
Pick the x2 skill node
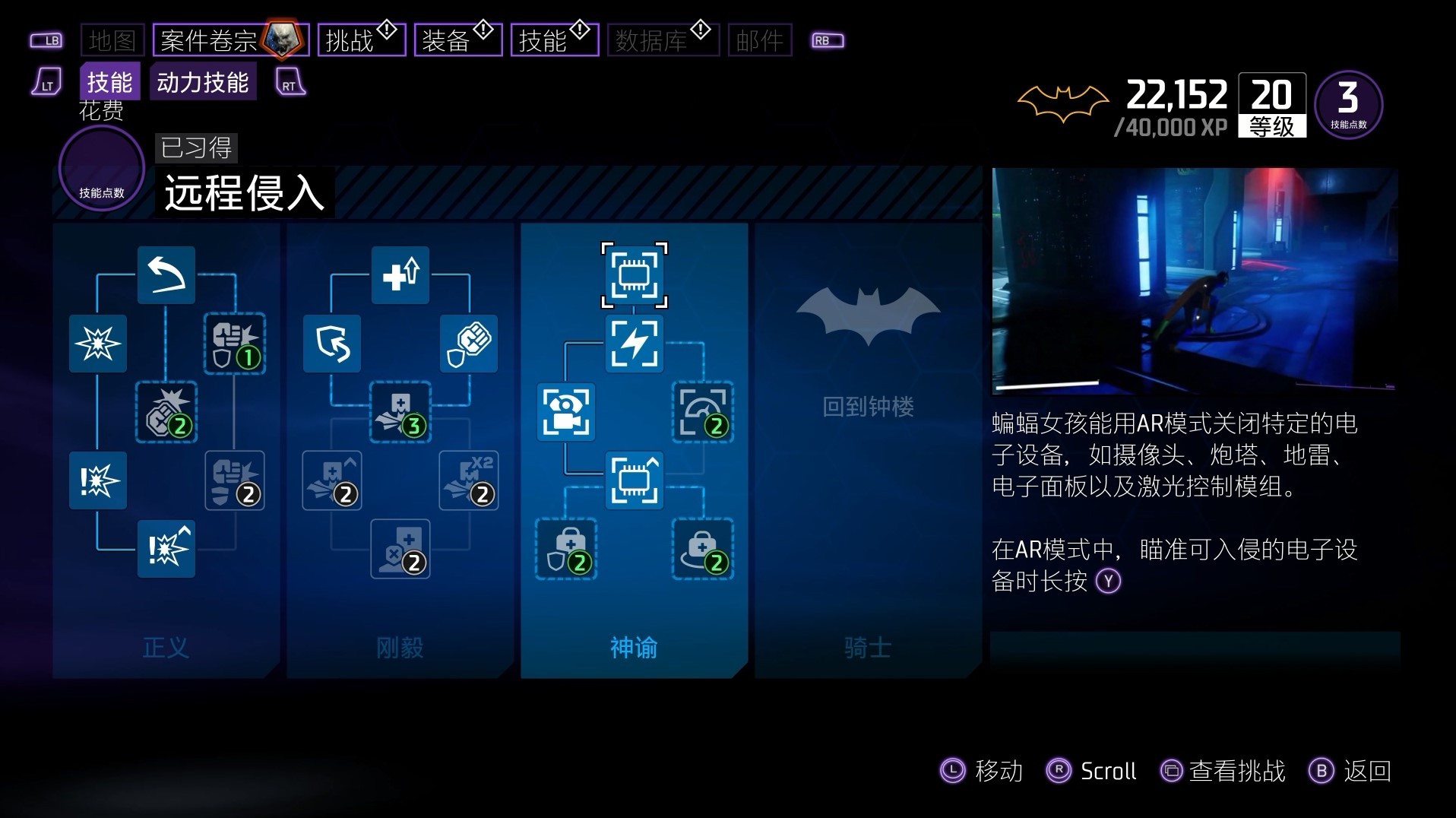pyautogui.click(x=469, y=480)
